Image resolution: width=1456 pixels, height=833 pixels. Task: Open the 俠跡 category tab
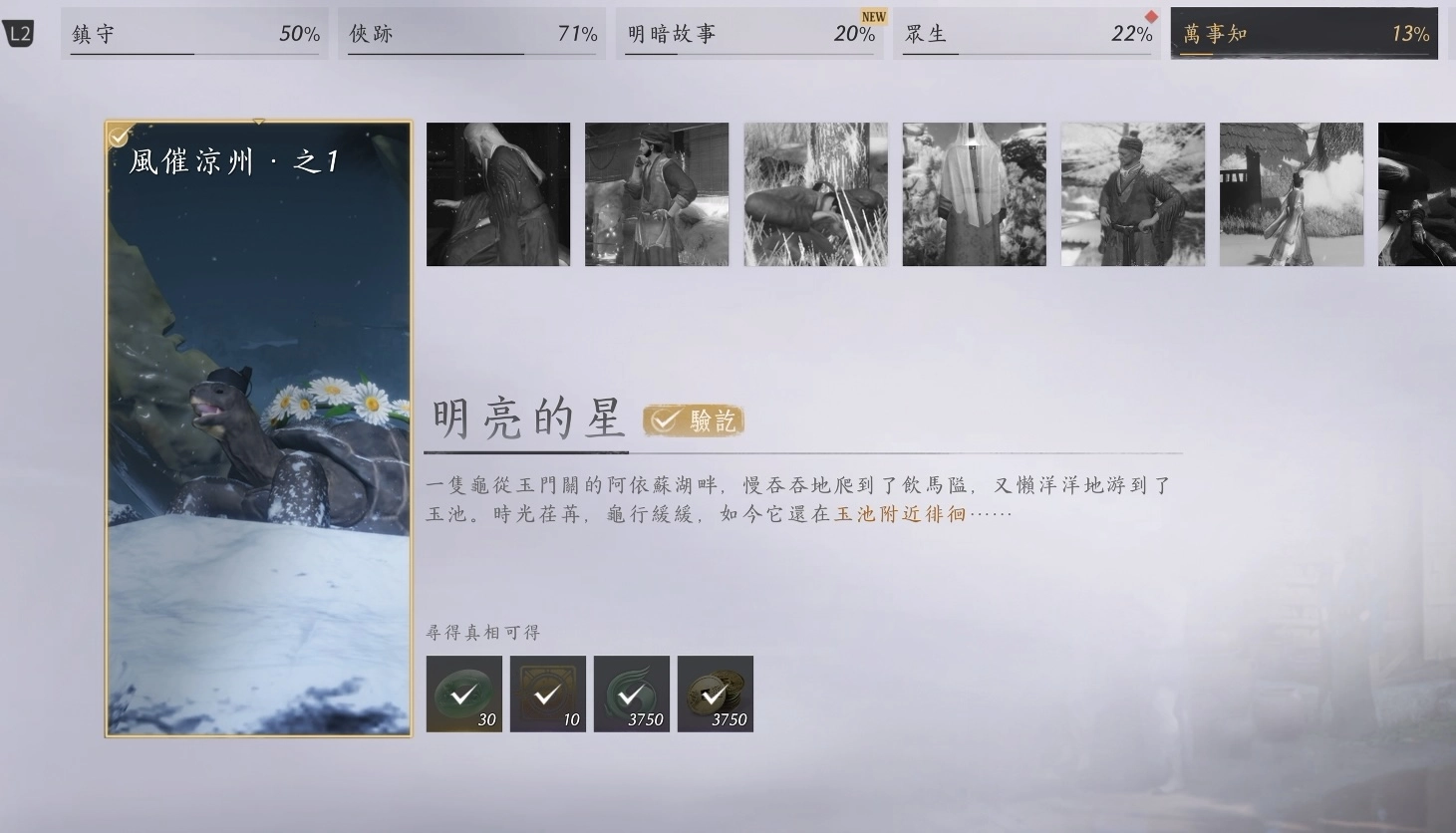tap(472, 33)
